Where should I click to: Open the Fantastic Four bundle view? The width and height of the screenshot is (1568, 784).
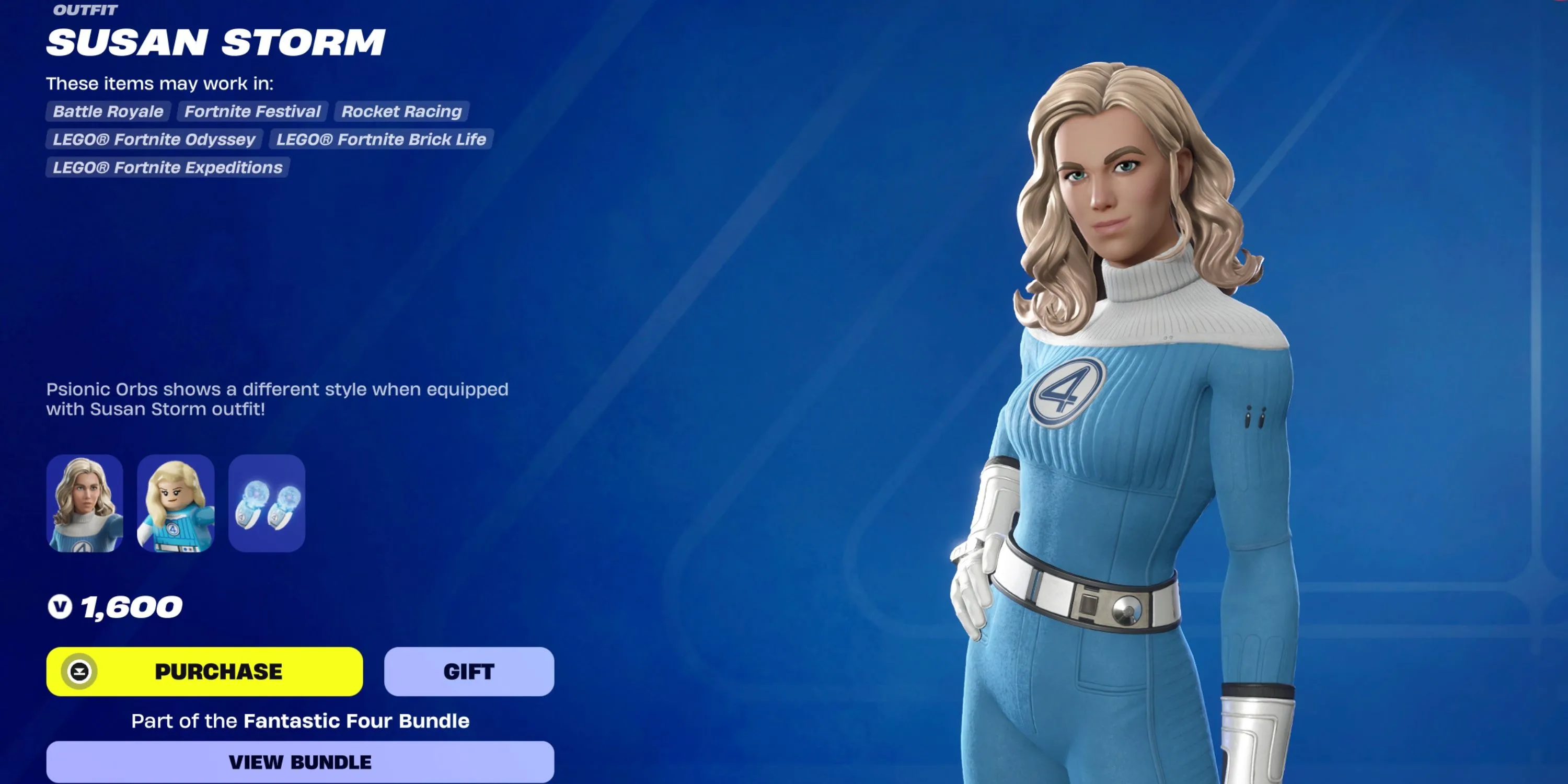pyautogui.click(x=300, y=762)
